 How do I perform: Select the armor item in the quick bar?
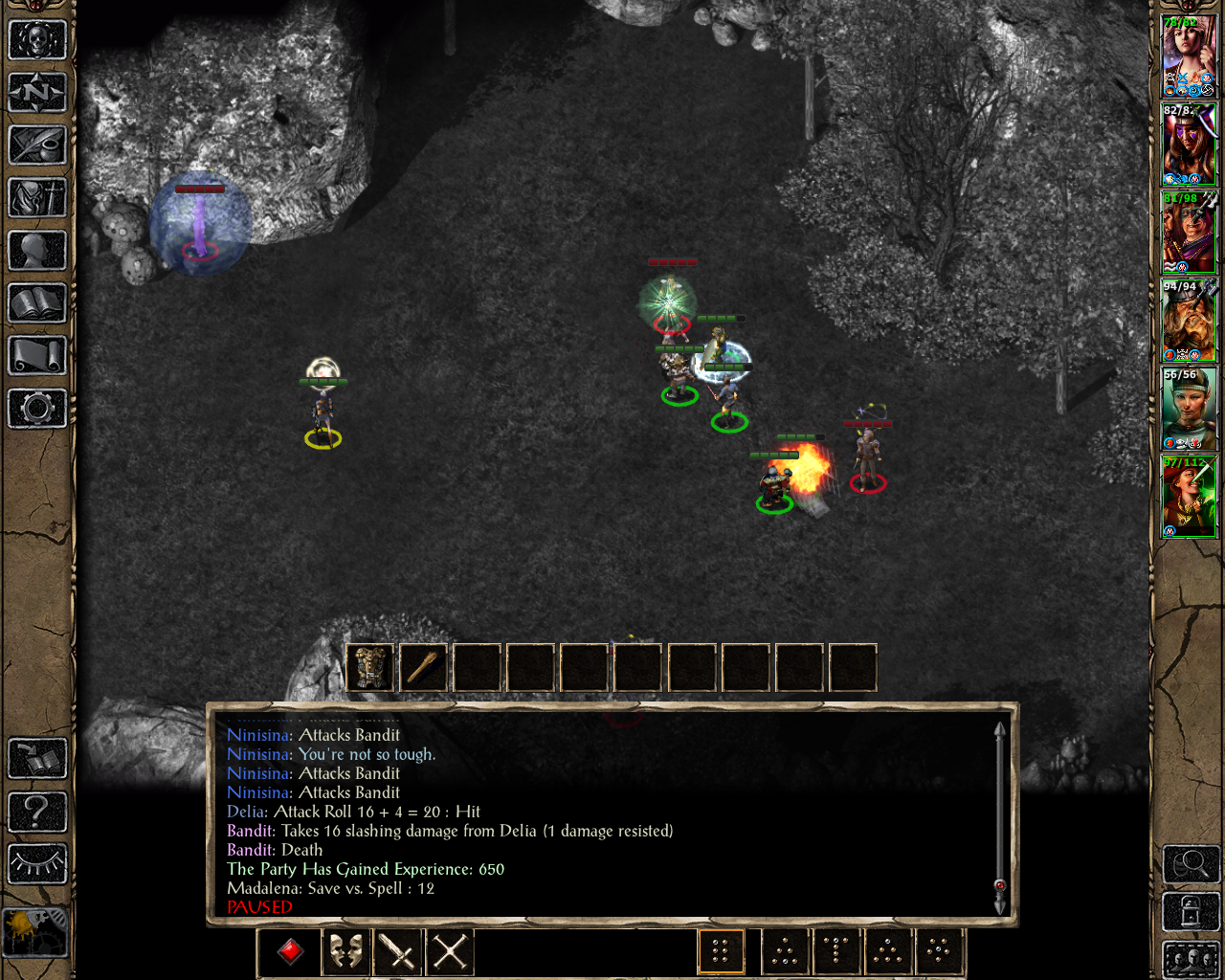[x=370, y=667]
